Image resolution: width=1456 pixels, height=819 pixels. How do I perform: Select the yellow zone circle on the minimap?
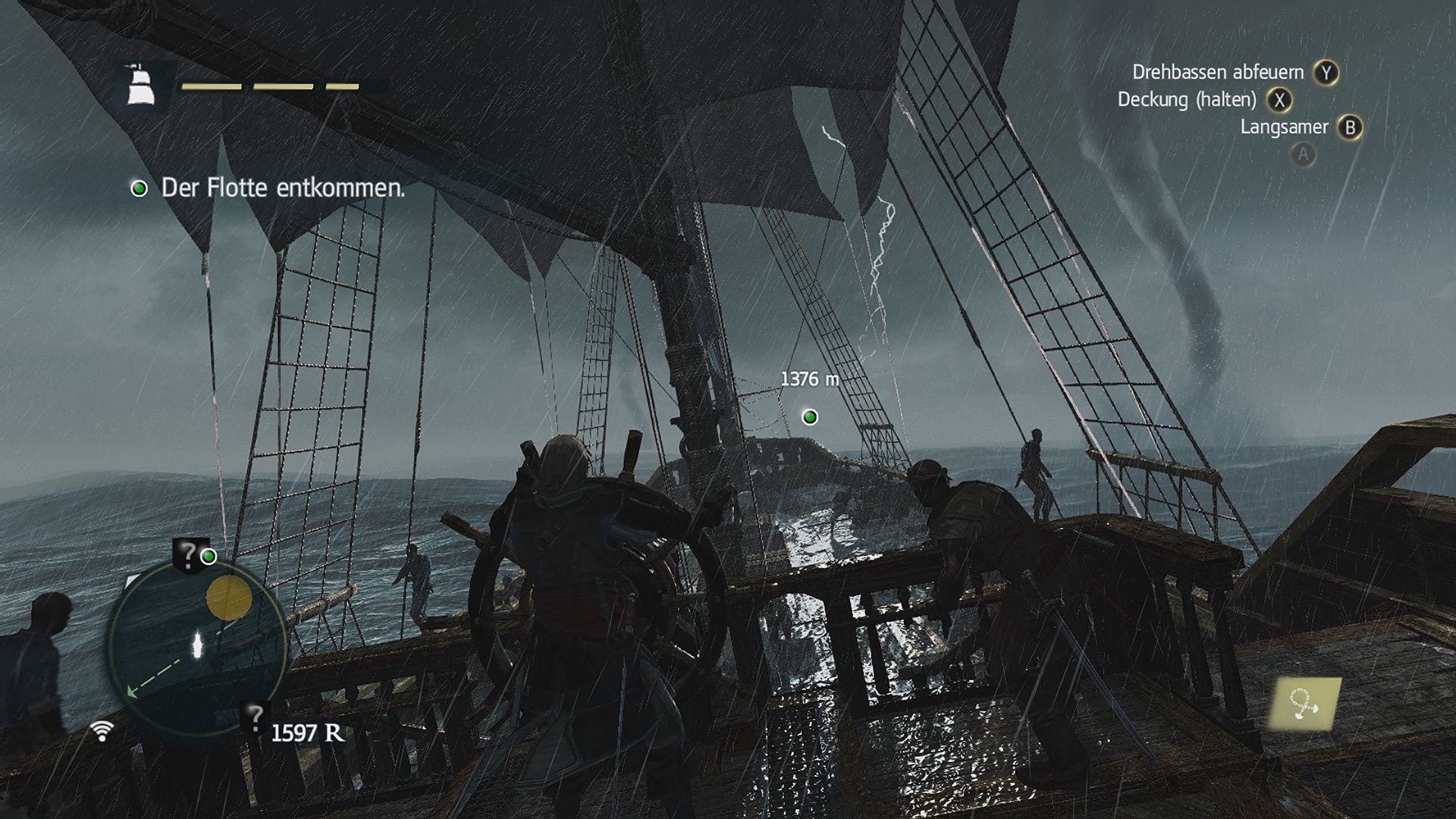point(229,598)
